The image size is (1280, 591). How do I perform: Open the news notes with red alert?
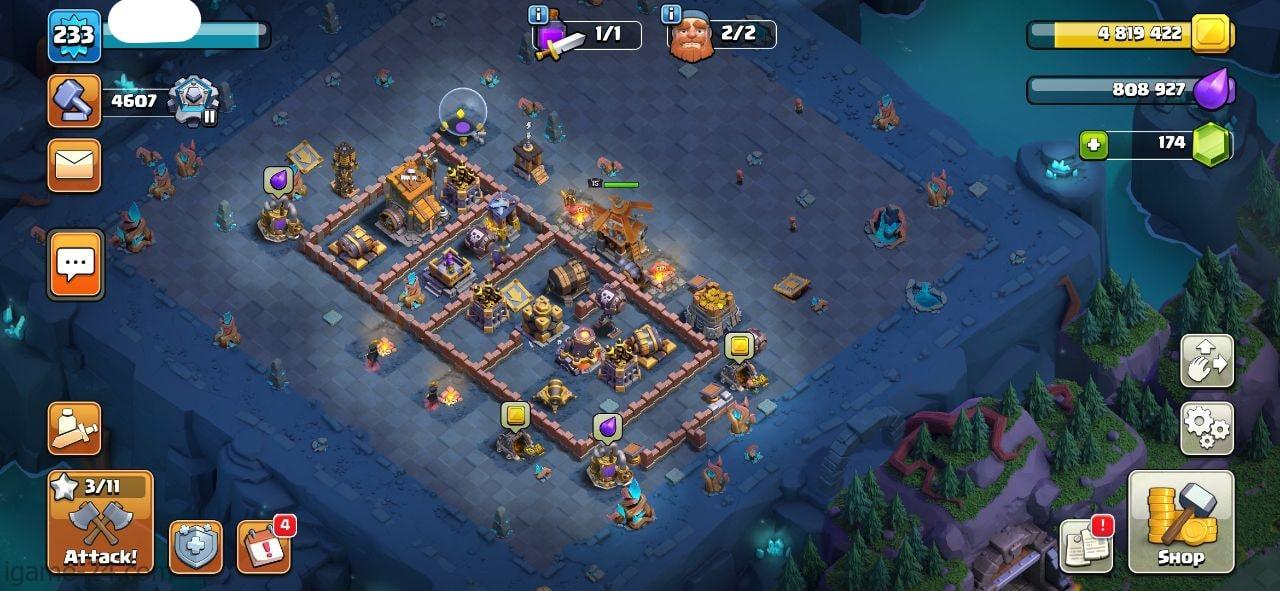click(1086, 546)
